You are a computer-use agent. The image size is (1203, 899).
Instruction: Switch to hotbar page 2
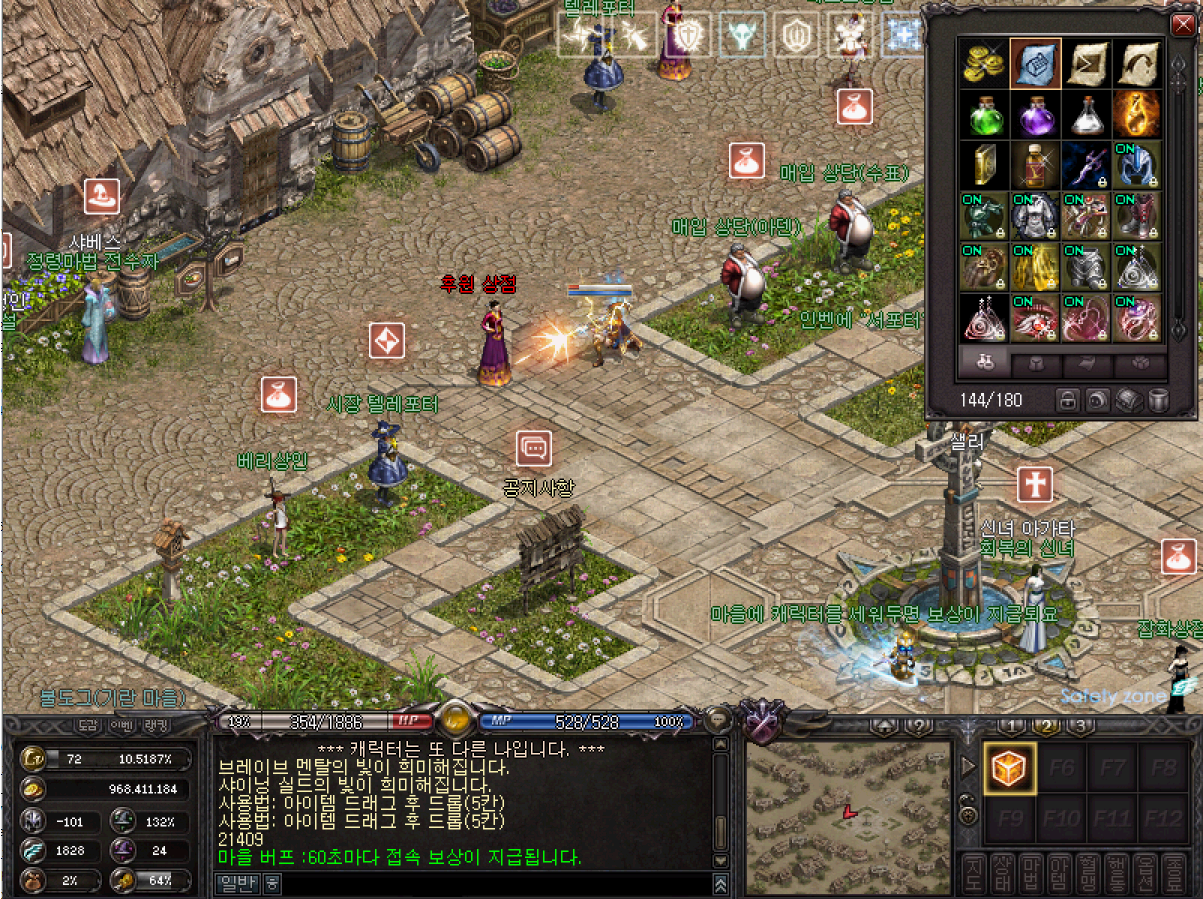(1047, 726)
